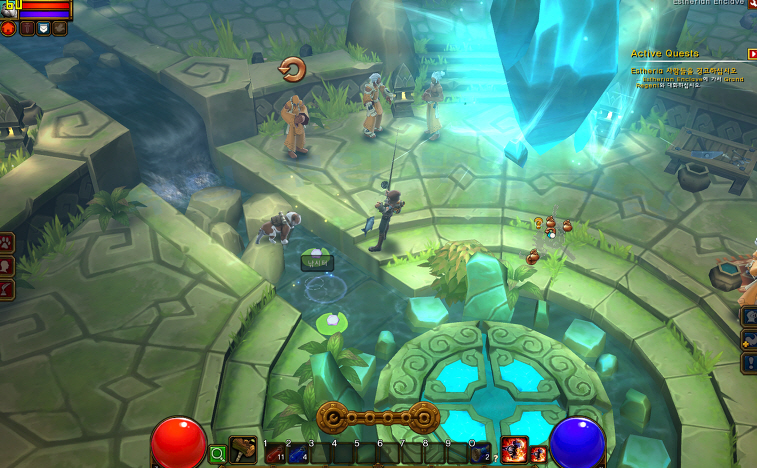Click the fishing hole rotate arrow marker
757x468 pixels.
tap(292, 69)
